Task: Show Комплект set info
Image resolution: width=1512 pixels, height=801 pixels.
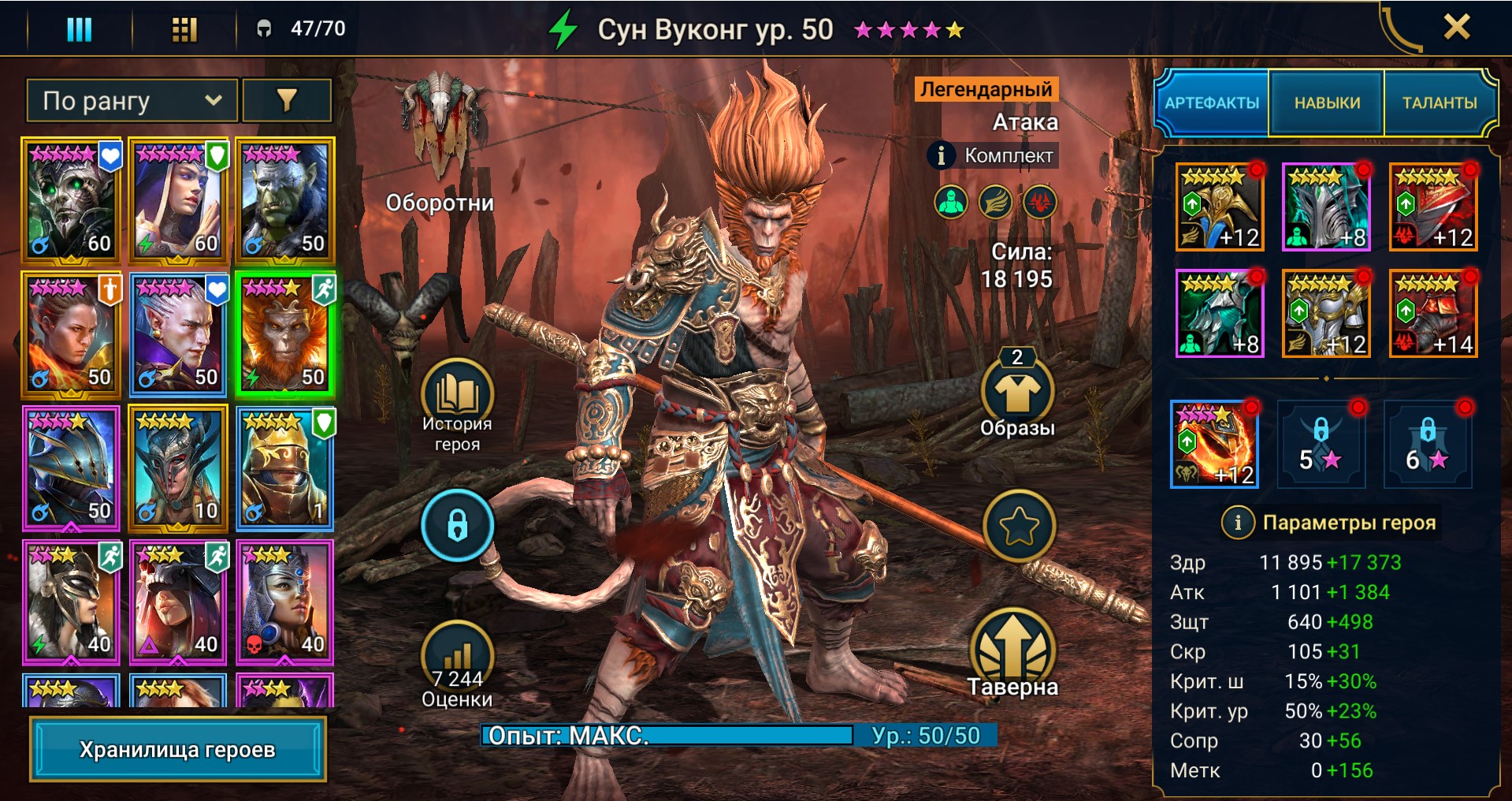Action: [941, 155]
